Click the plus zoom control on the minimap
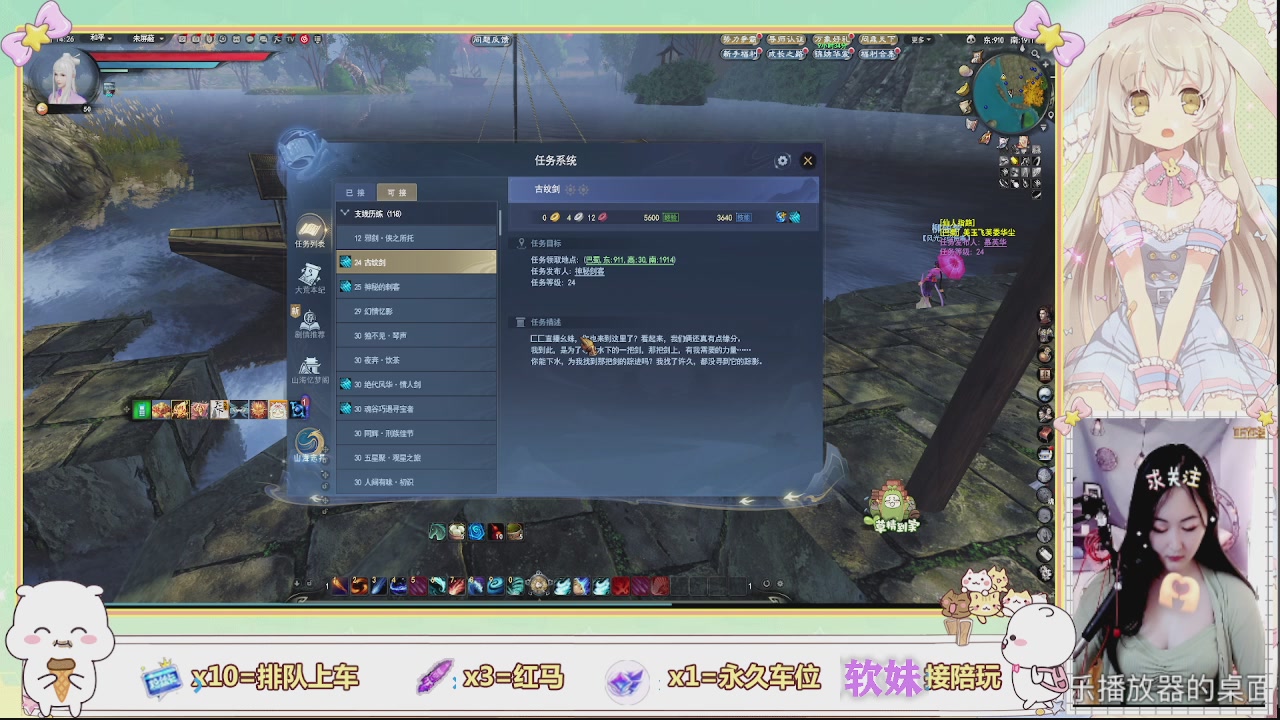The height and width of the screenshot is (720, 1280). [1046, 62]
